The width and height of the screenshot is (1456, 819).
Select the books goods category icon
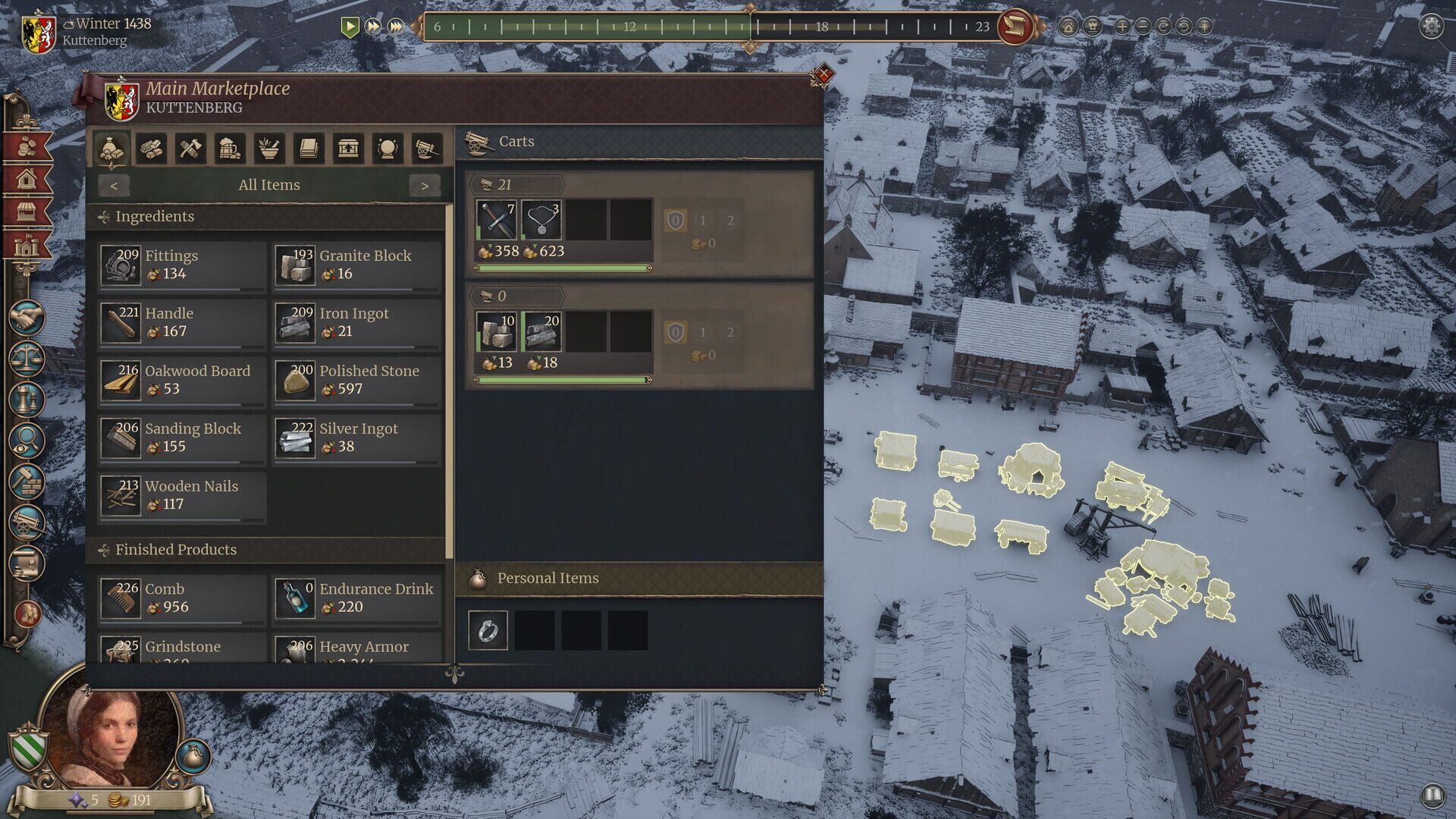click(309, 148)
